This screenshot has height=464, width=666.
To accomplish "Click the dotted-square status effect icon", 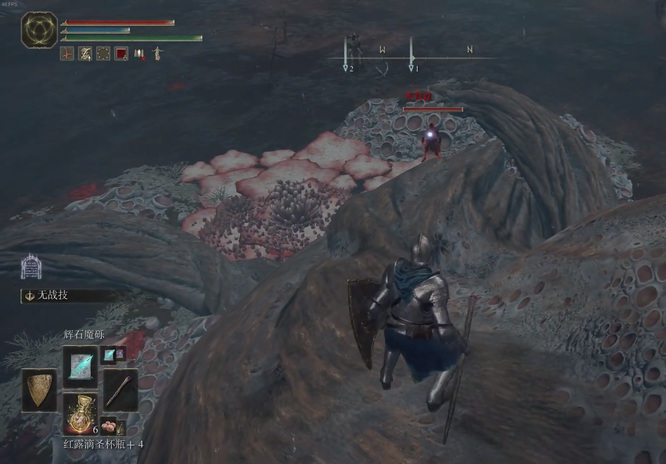I will point(103,54).
